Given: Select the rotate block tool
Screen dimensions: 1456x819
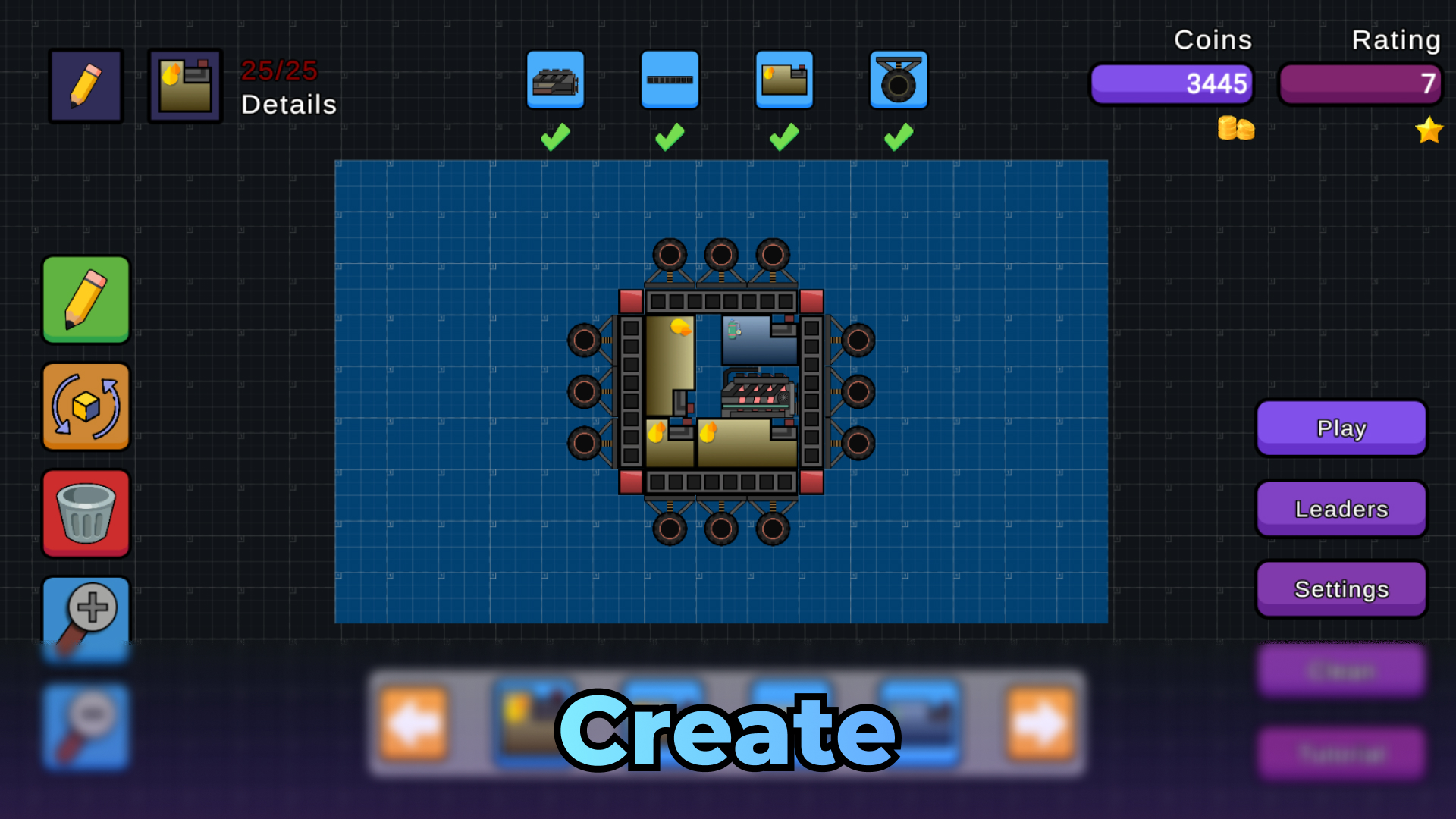Looking at the screenshot, I should [86, 407].
